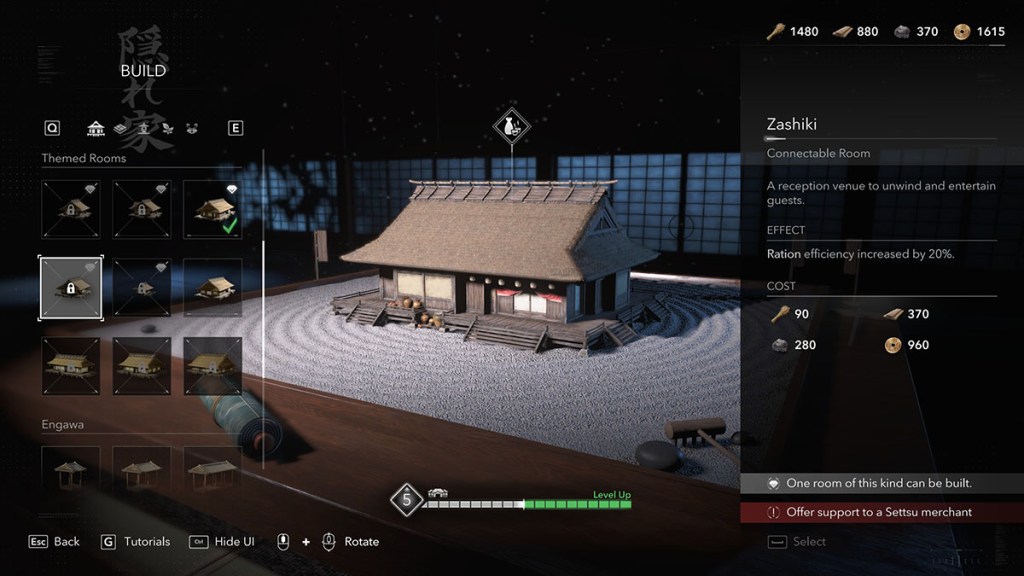Select the animal face category tab
Viewport: 1024px width, 576px height.
click(191, 128)
